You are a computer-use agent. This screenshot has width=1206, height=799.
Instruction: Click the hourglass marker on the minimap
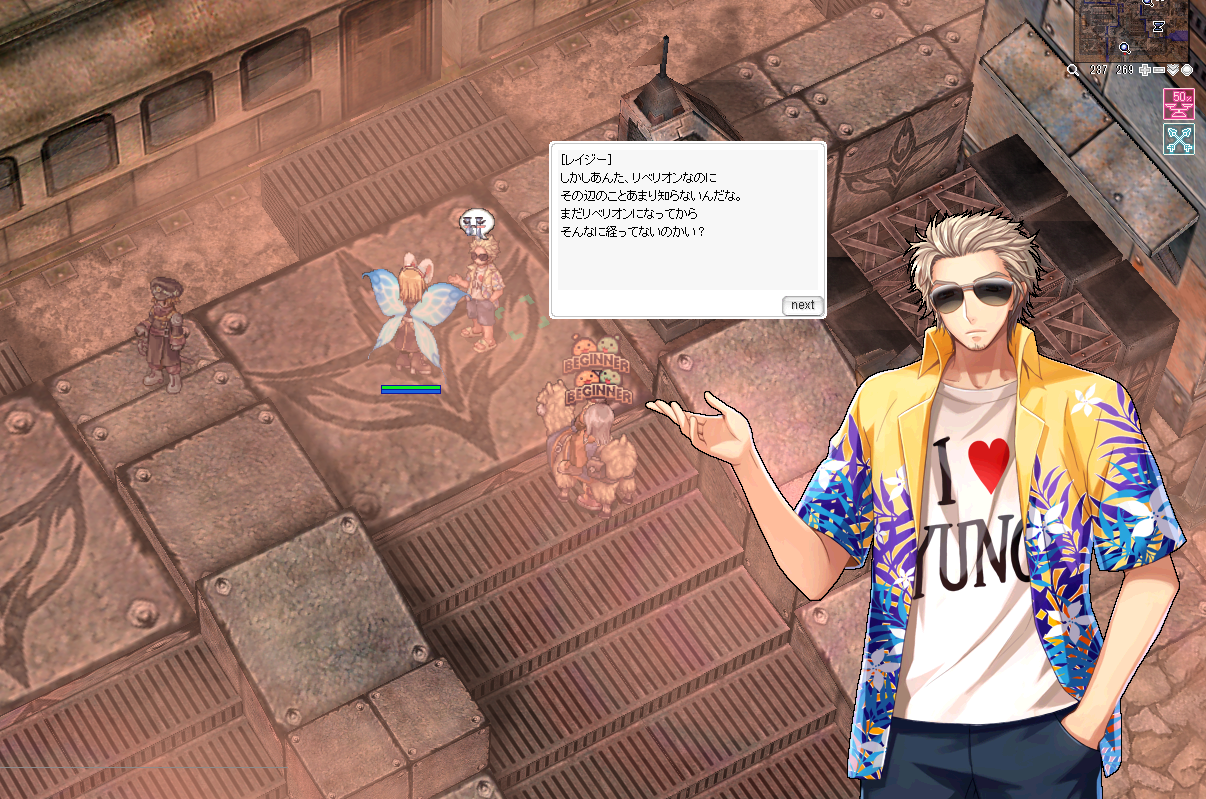pyautogui.click(x=1157, y=27)
